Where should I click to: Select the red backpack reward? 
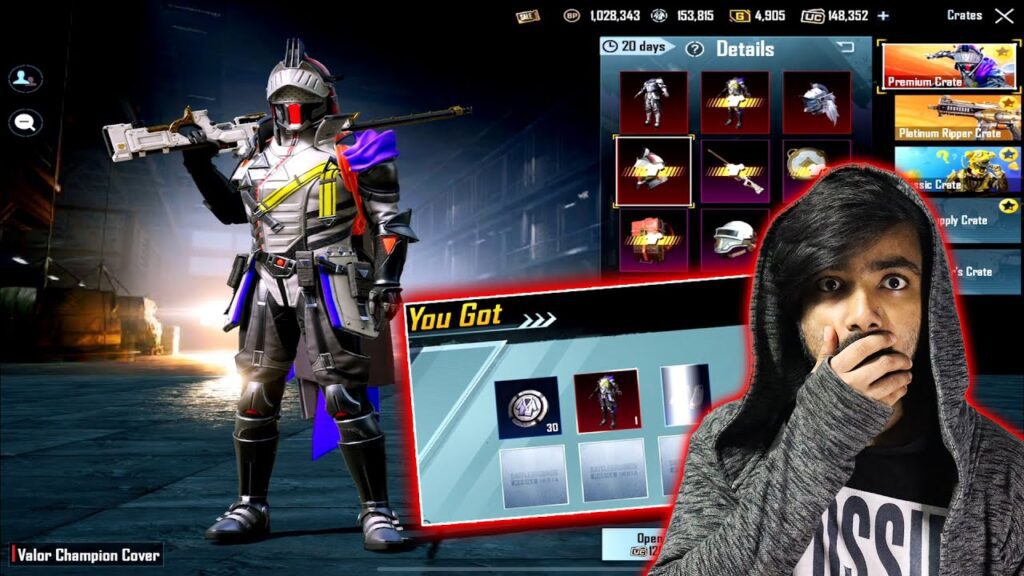[x=653, y=239]
